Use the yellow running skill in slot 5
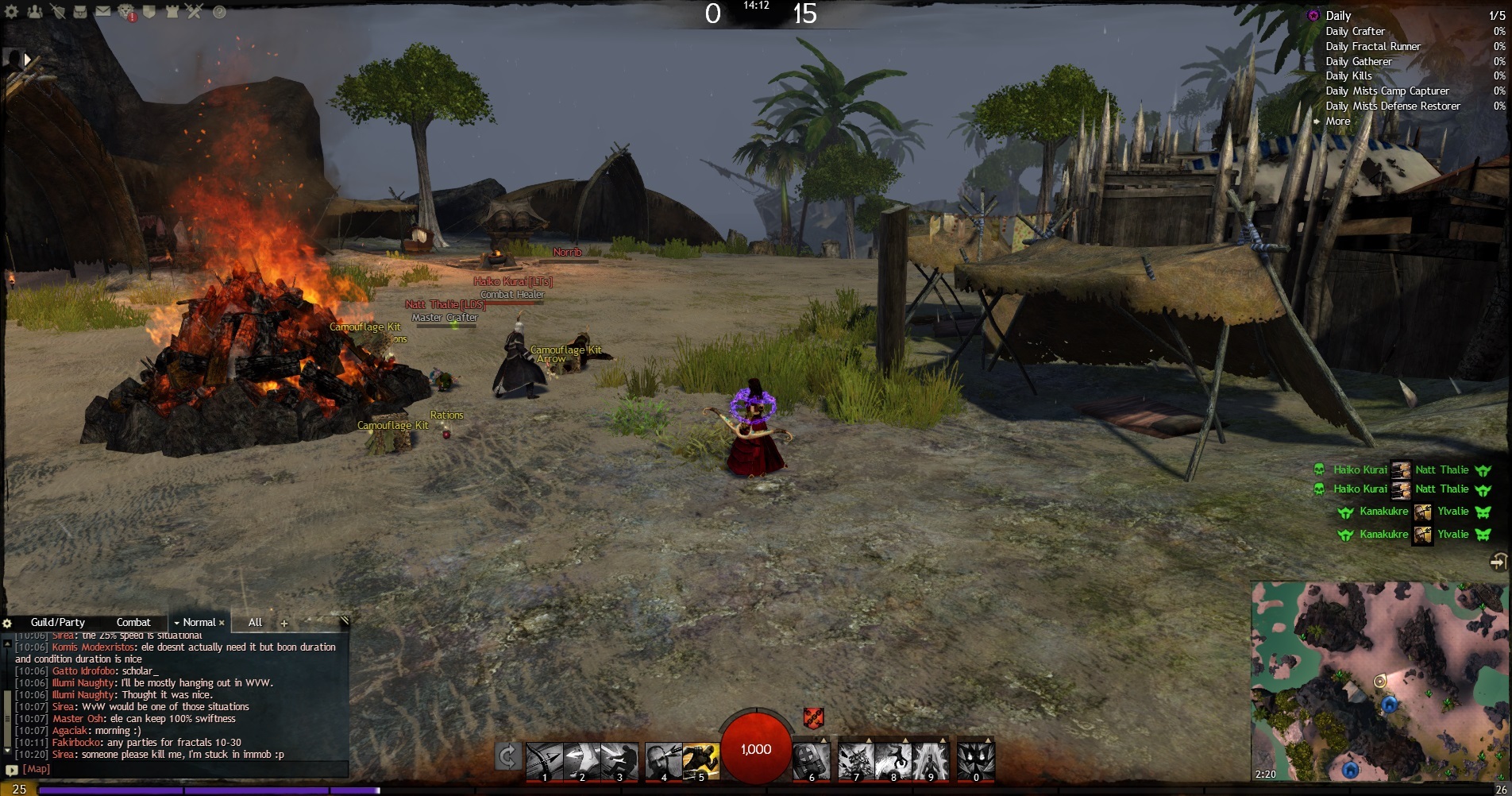Image resolution: width=1512 pixels, height=796 pixels. 700,761
